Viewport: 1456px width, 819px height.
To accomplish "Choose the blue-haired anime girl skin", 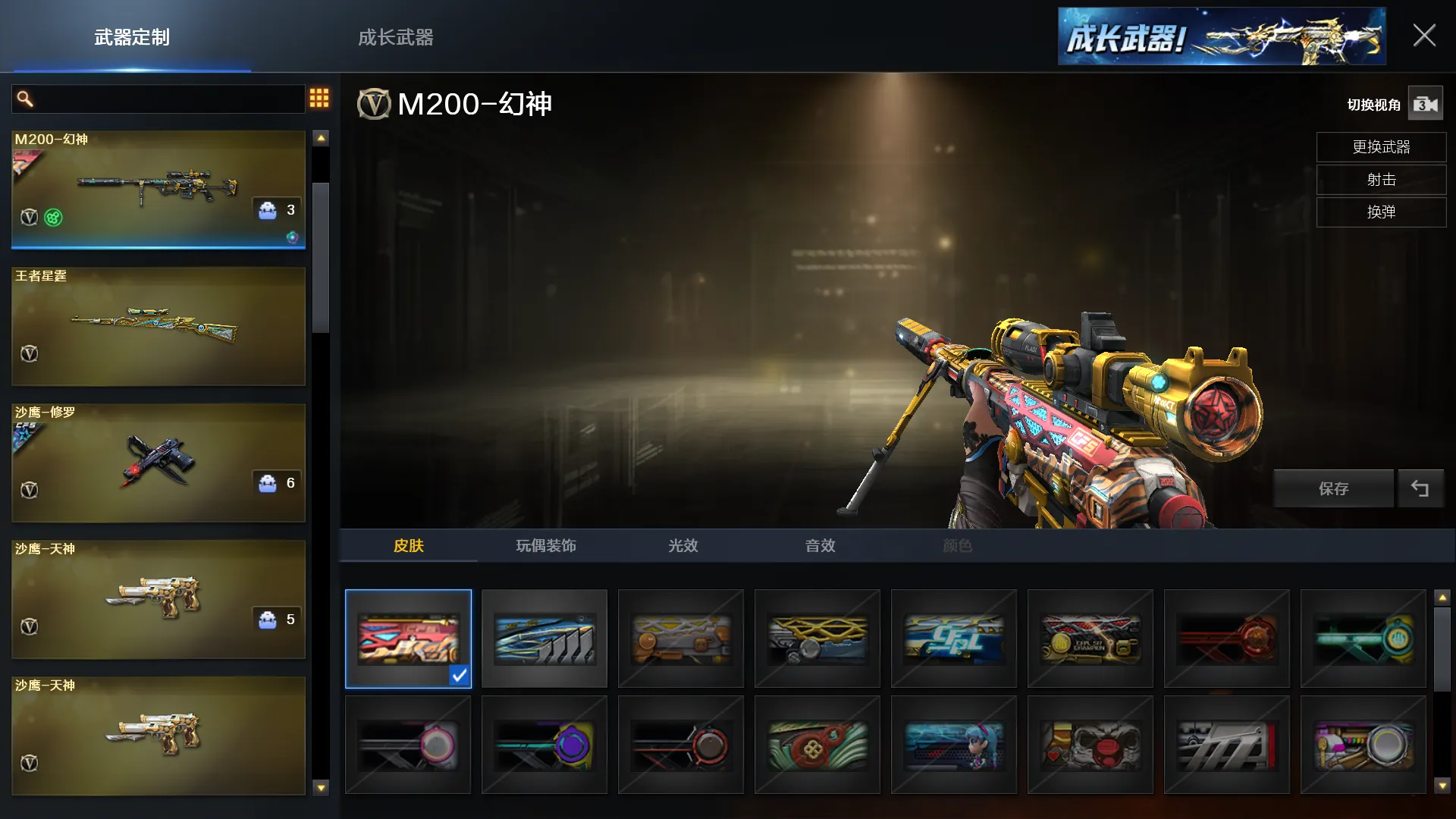I will click(954, 745).
